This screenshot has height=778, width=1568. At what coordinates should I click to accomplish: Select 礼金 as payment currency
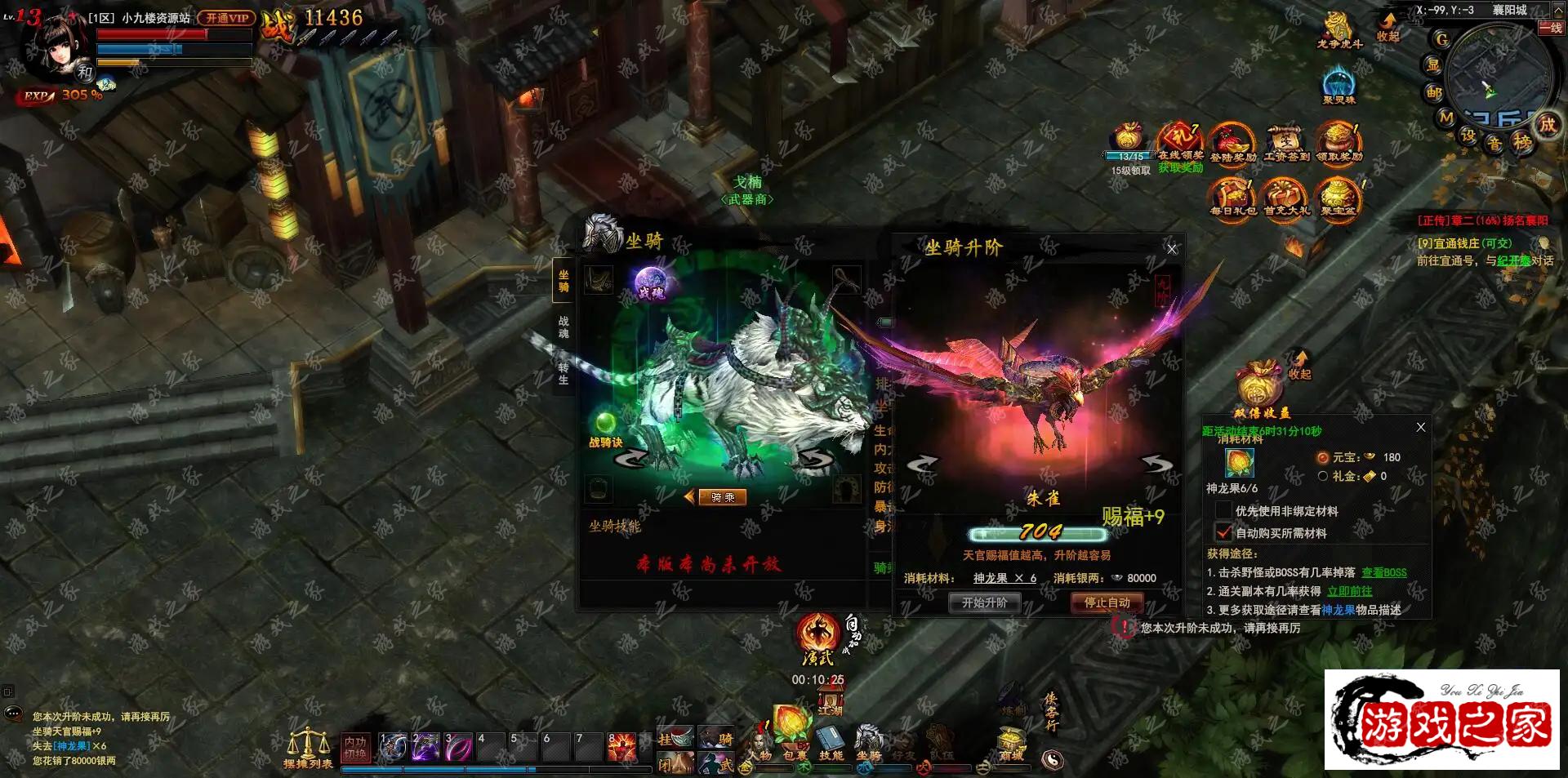[x=1323, y=476]
